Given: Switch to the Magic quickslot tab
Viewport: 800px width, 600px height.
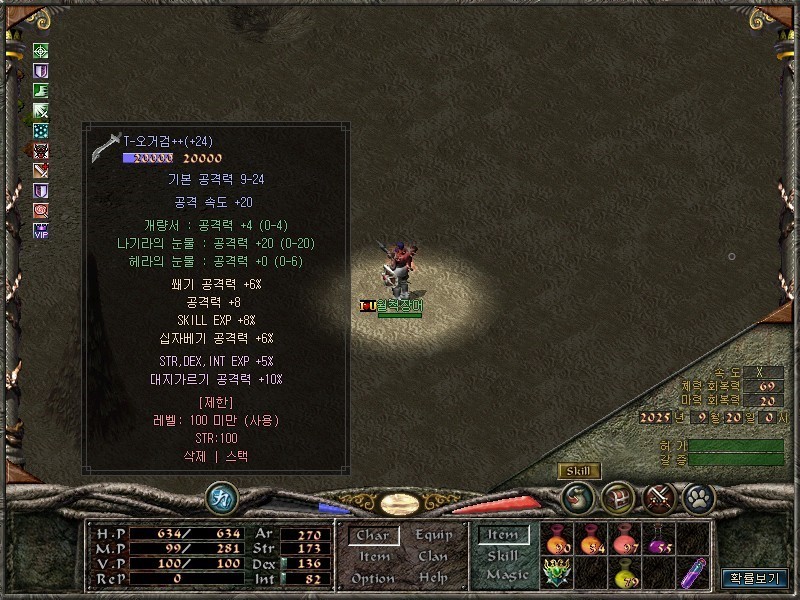Looking at the screenshot, I should coord(507,576).
